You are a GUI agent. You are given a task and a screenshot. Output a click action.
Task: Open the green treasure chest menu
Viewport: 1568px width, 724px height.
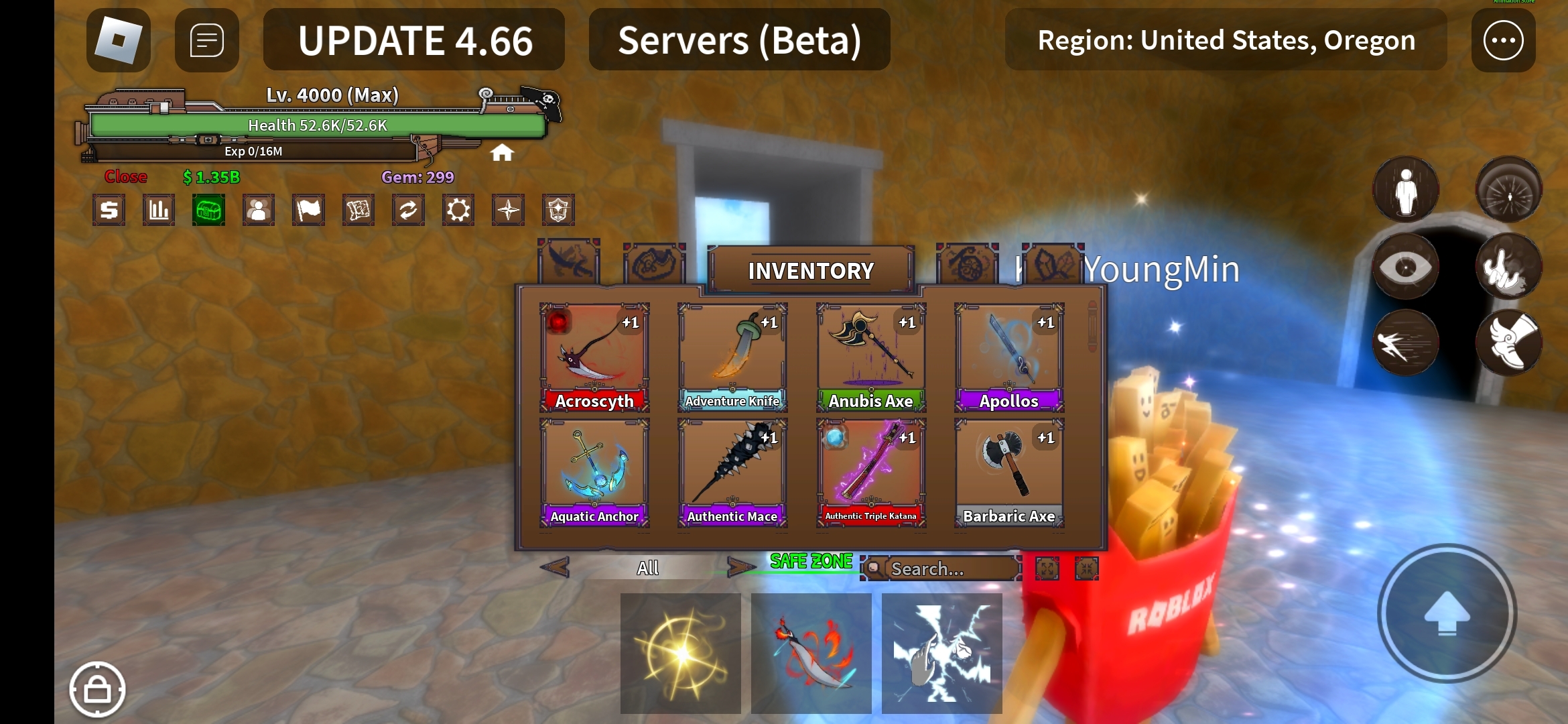pyautogui.click(x=208, y=210)
